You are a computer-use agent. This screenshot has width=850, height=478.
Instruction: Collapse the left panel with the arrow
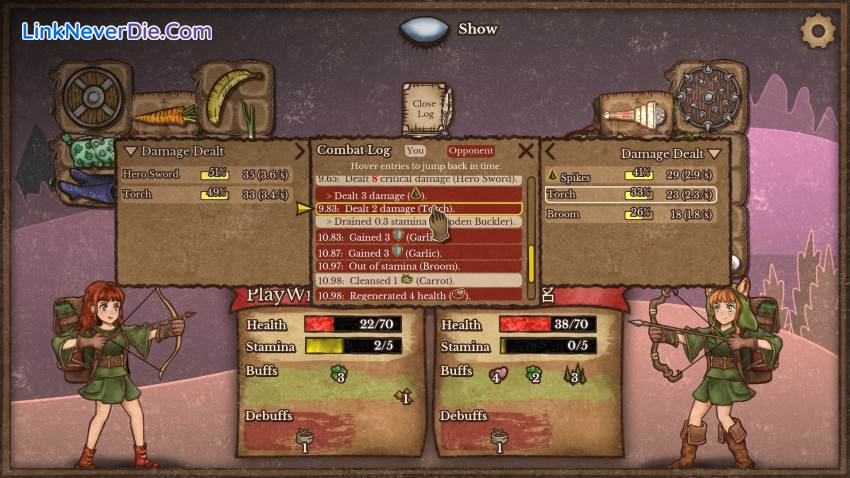[x=299, y=151]
